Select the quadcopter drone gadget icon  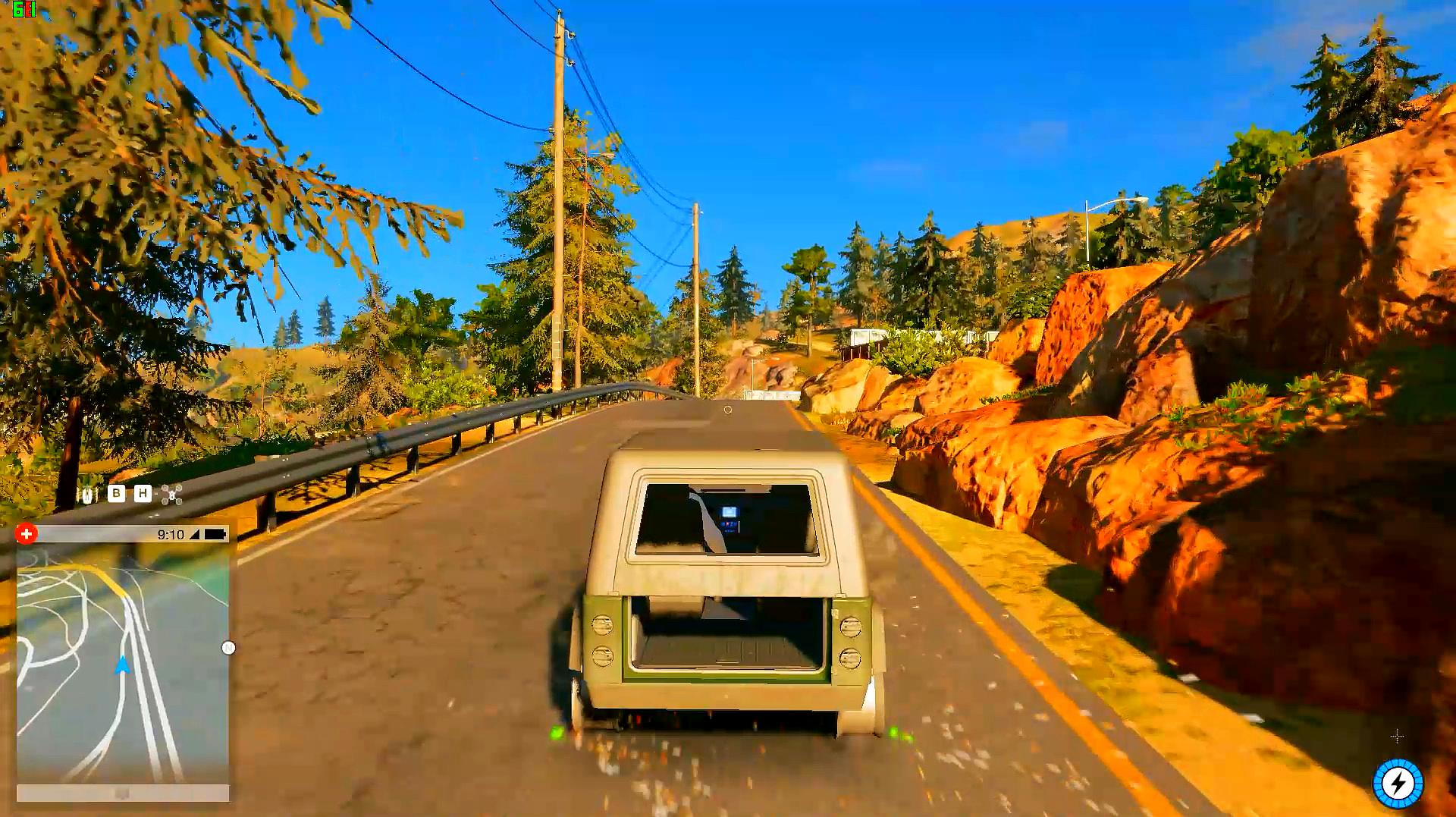(172, 495)
